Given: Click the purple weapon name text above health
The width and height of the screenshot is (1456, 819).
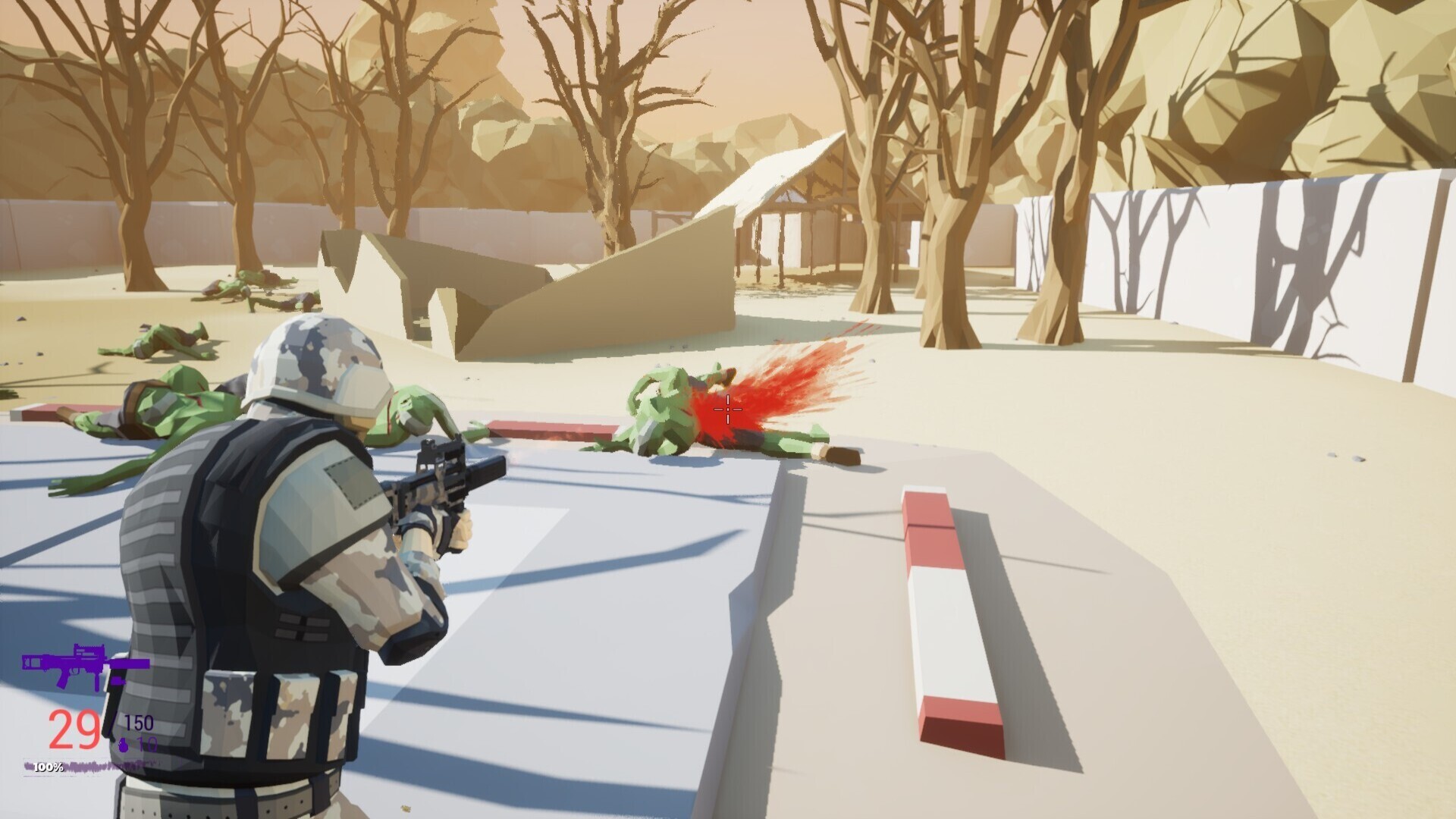Looking at the screenshot, I should tap(114, 764).
